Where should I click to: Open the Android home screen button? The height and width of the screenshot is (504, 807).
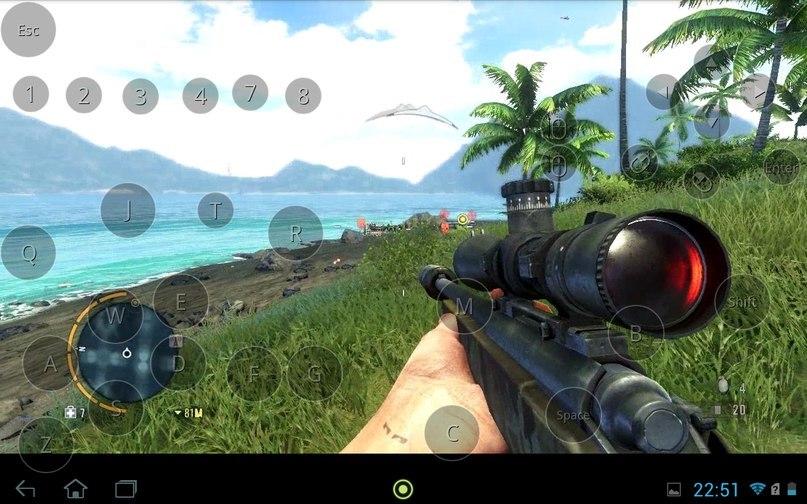(76, 489)
